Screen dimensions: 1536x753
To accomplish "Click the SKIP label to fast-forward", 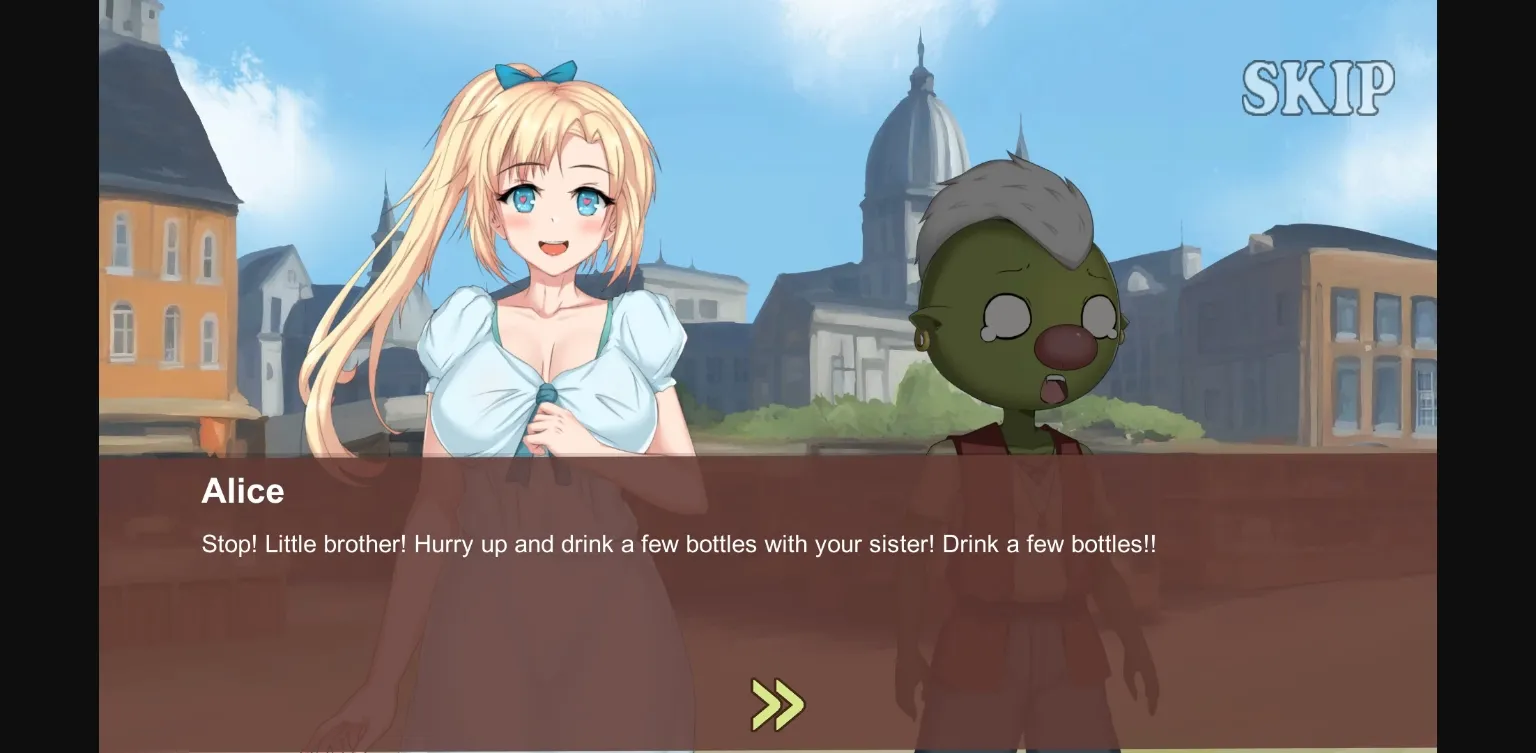I will [x=1318, y=86].
